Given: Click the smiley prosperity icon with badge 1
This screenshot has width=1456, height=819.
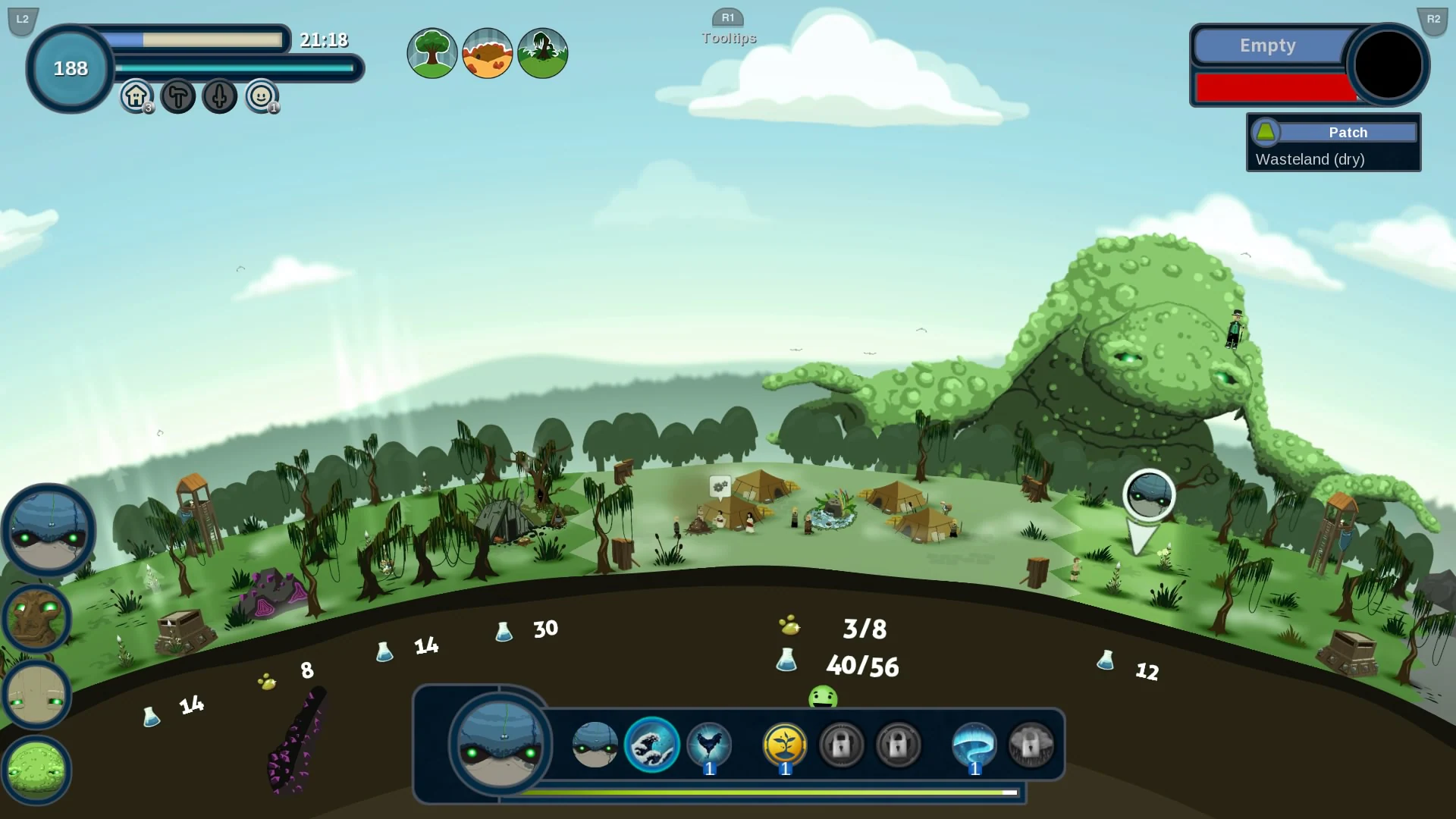Looking at the screenshot, I should click(260, 96).
